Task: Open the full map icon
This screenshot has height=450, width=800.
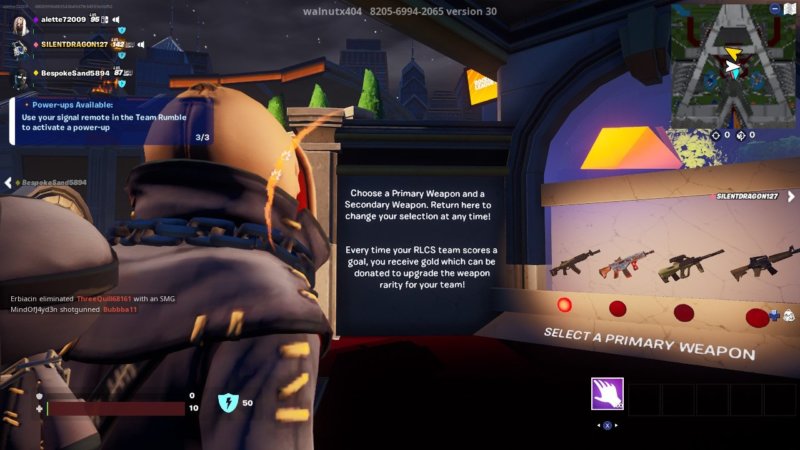Action: (x=791, y=8)
